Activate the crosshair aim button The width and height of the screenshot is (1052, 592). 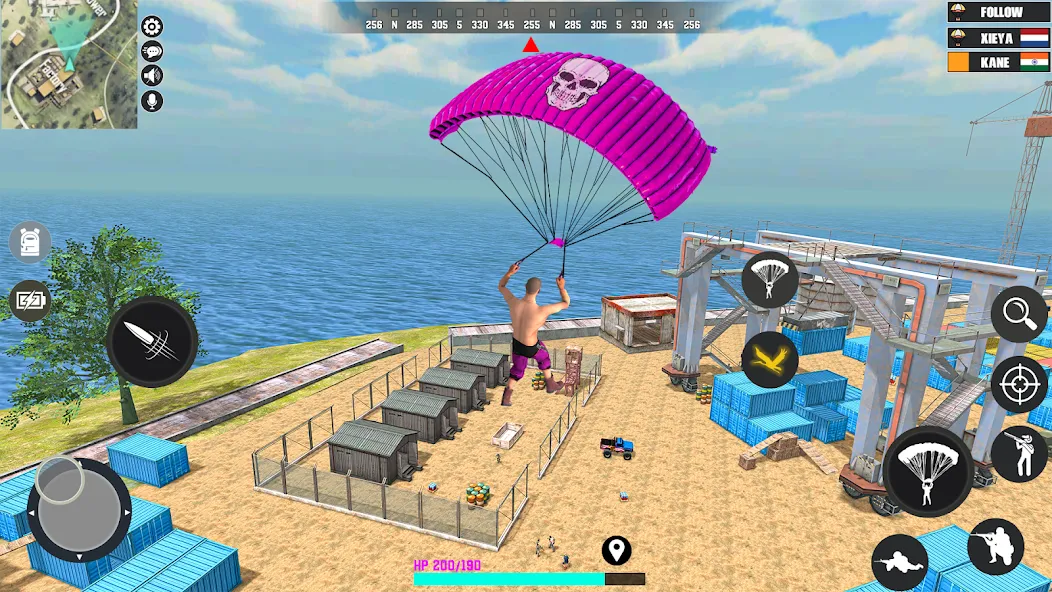[1019, 384]
